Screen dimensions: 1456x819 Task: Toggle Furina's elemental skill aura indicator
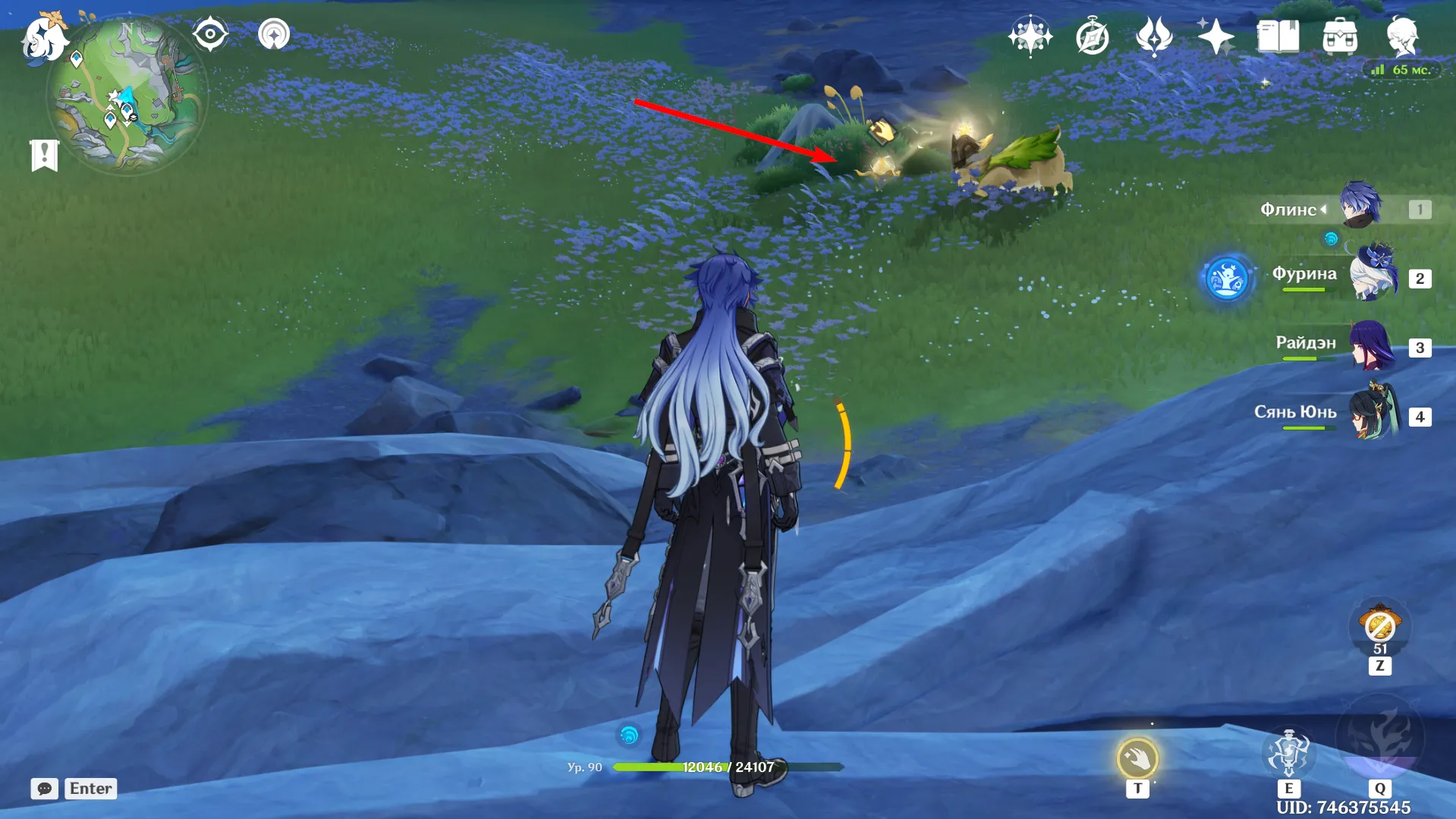click(x=1228, y=279)
